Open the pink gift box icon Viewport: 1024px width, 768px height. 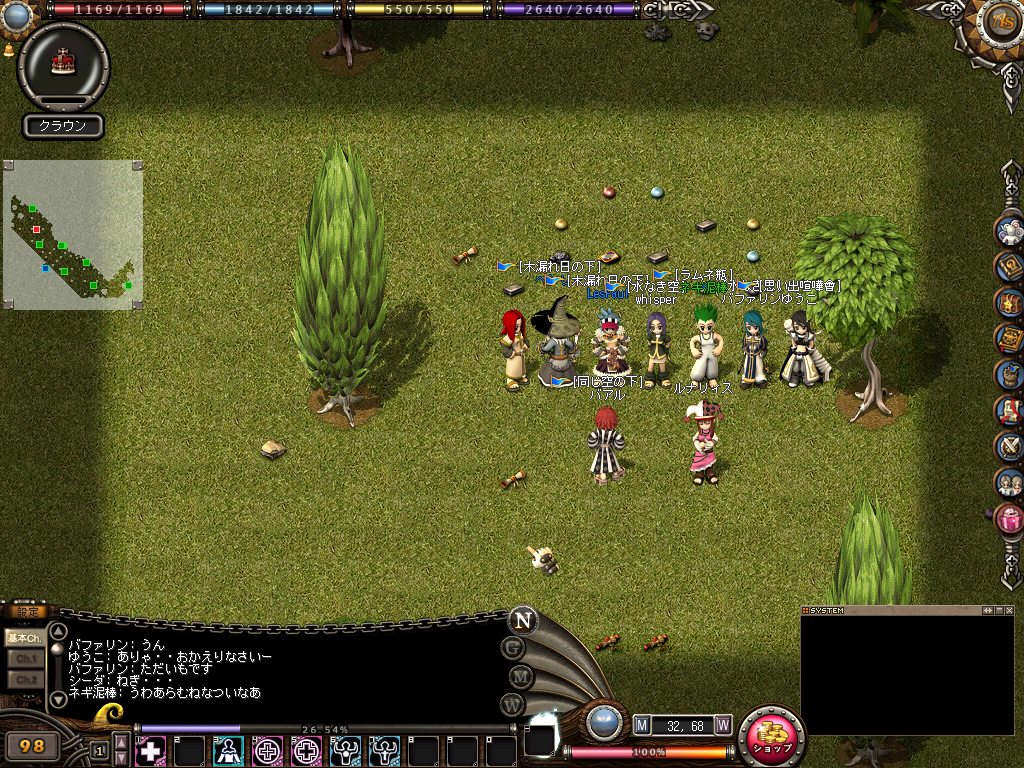1009,520
